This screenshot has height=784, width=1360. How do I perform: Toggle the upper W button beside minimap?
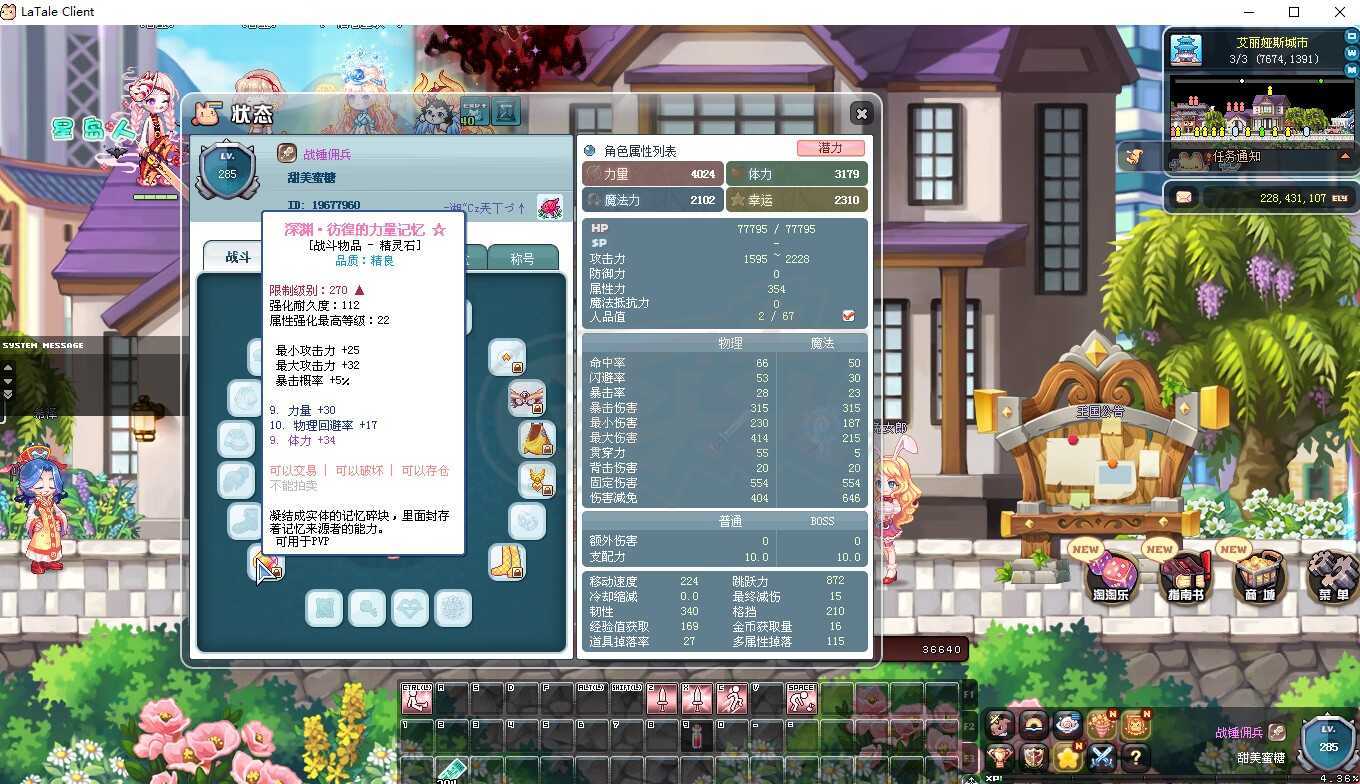click(x=1351, y=51)
